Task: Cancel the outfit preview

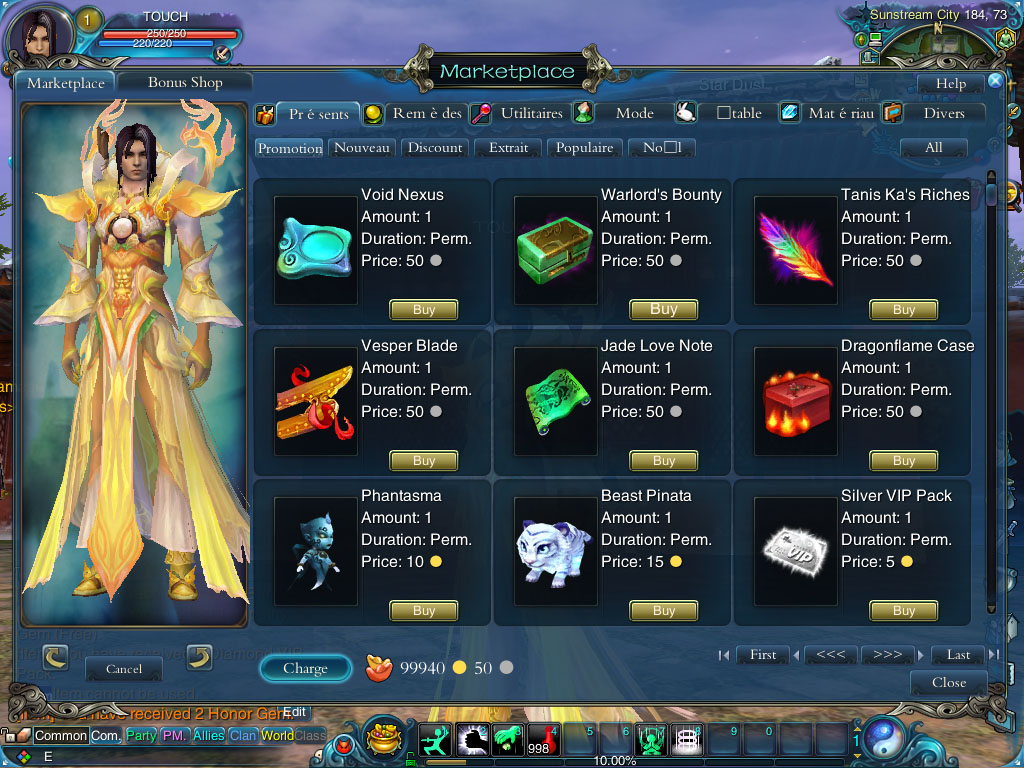Action: pos(124,669)
